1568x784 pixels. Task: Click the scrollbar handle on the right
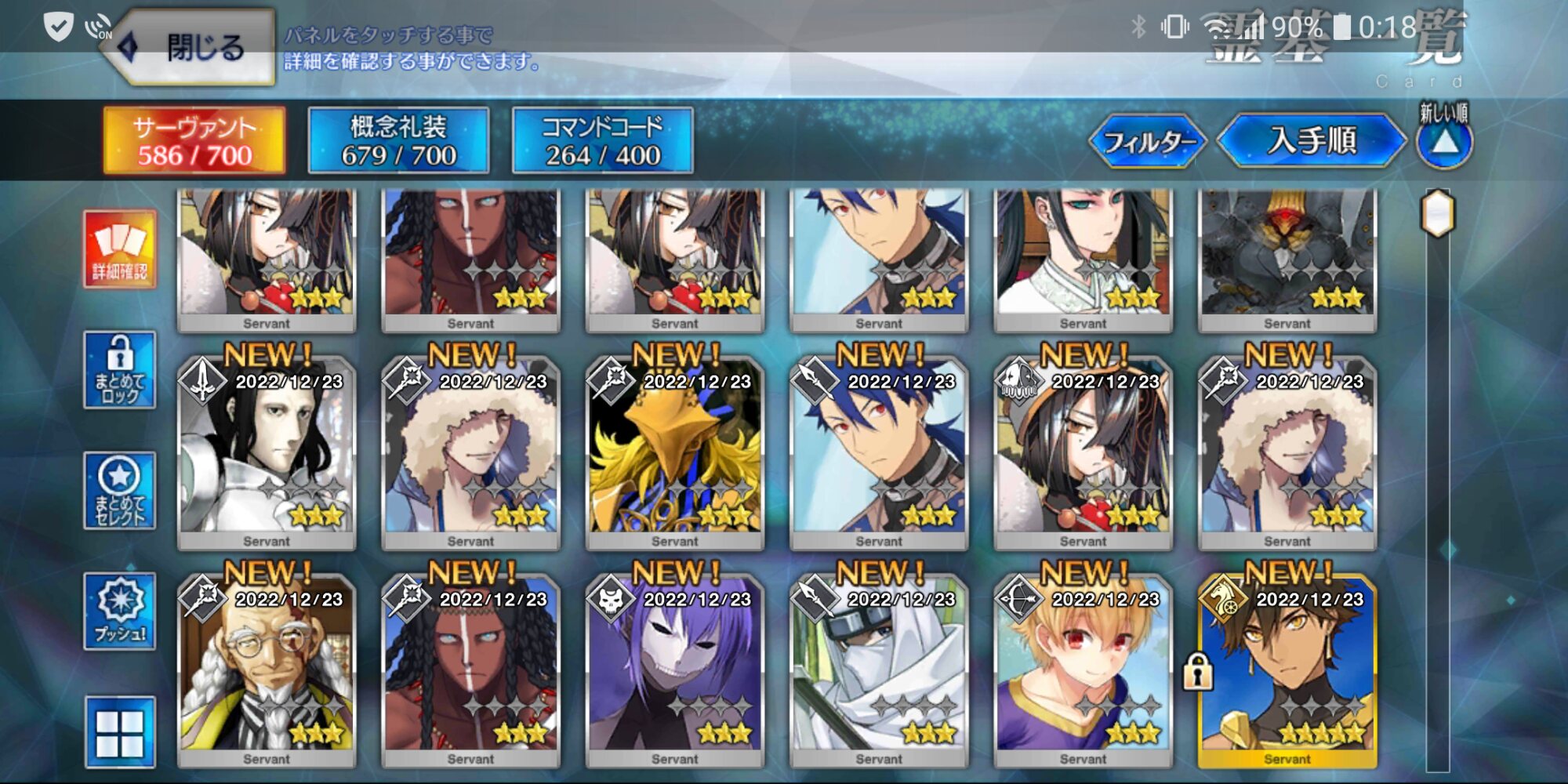[x=1439, y=213]
